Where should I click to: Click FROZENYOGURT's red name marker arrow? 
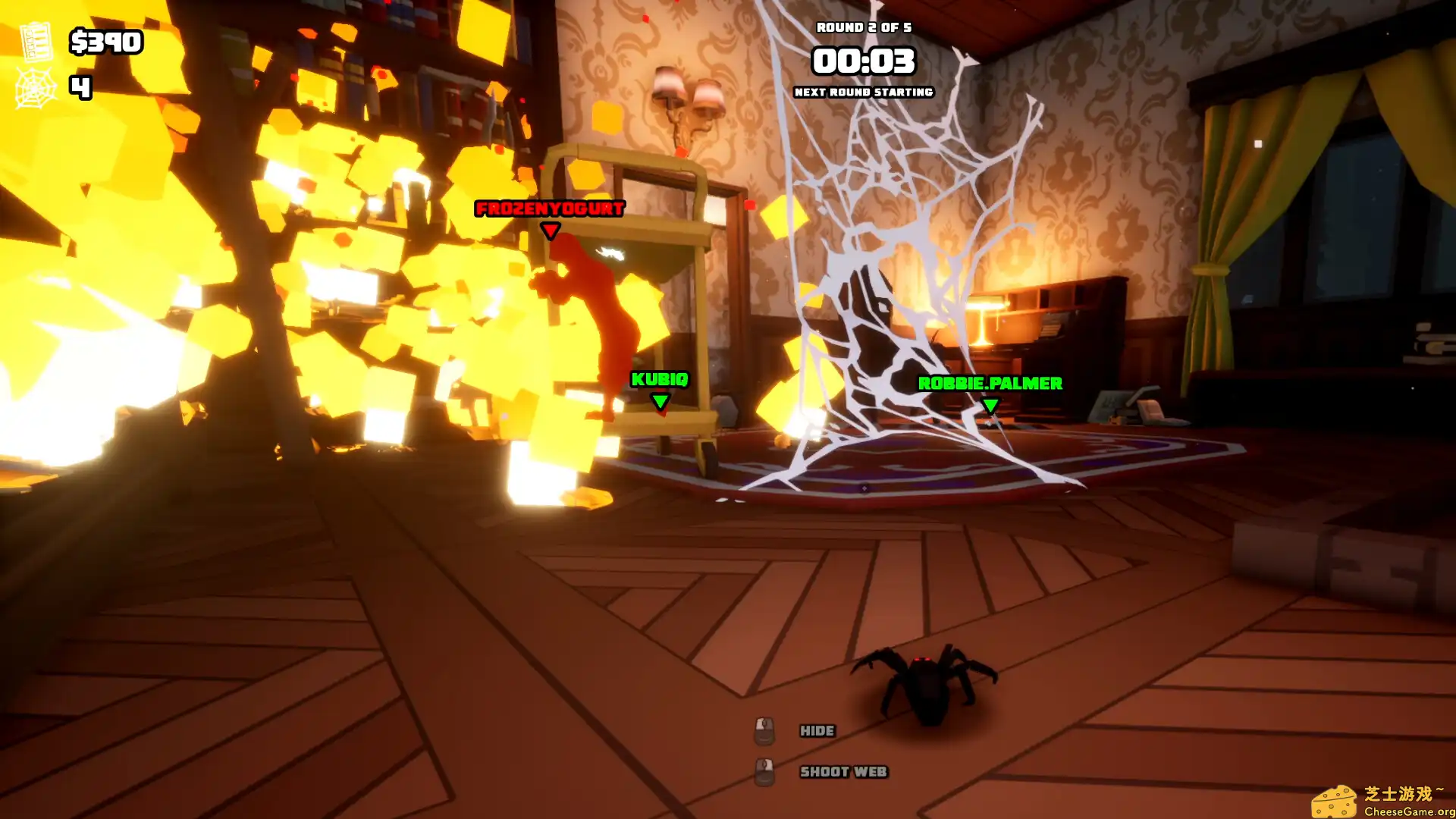pyautogui.click(x=549, y=227)
